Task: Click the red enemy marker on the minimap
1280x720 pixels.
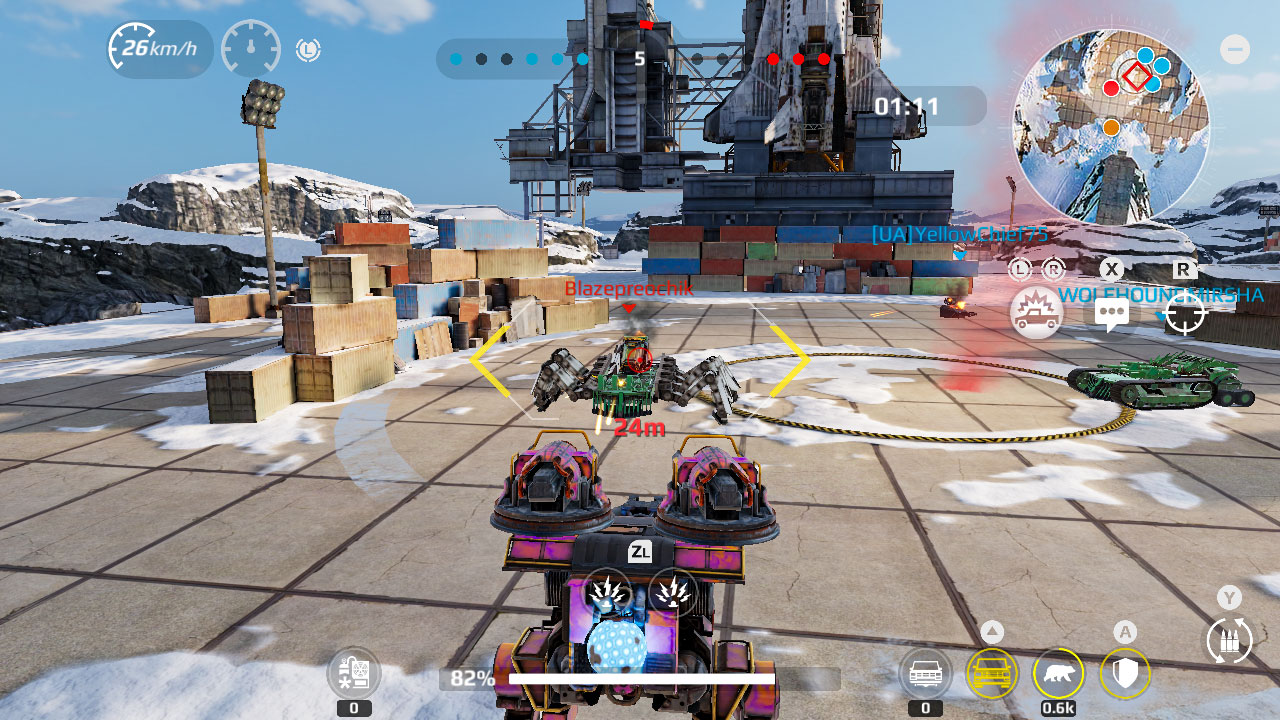Action: (1111, 88)
